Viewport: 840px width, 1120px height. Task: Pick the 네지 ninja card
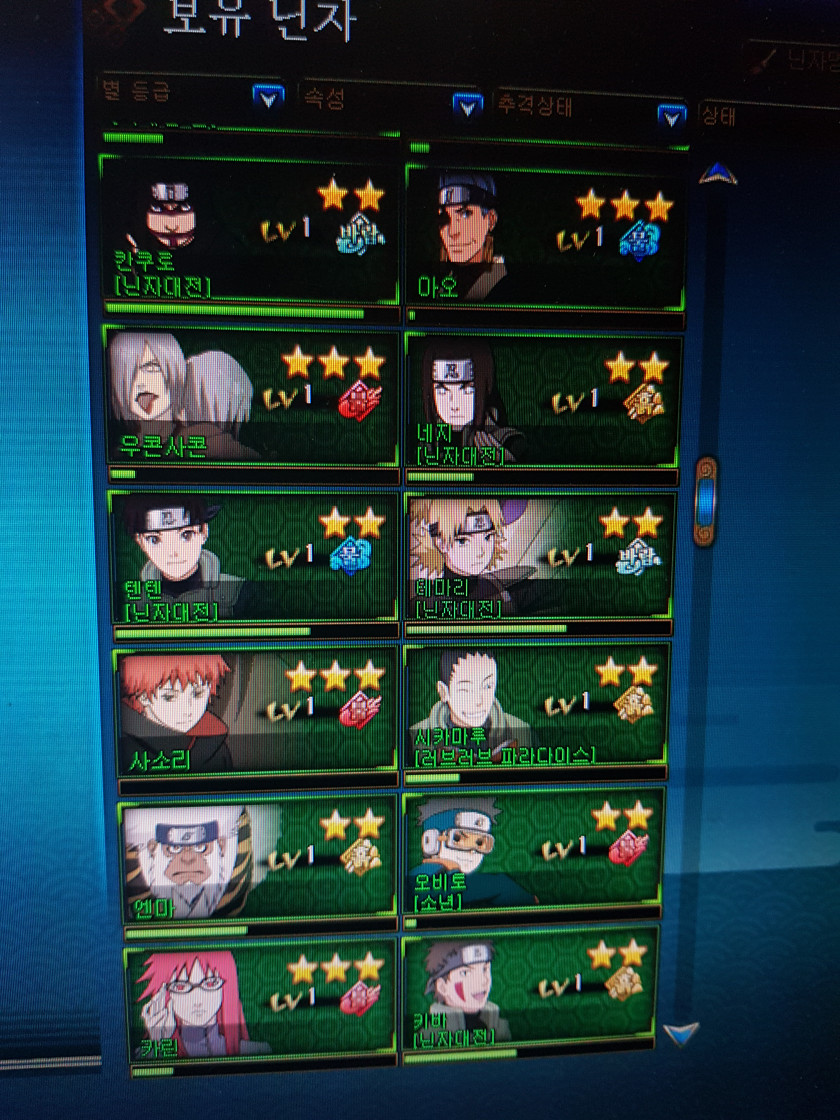click(541, 399)
